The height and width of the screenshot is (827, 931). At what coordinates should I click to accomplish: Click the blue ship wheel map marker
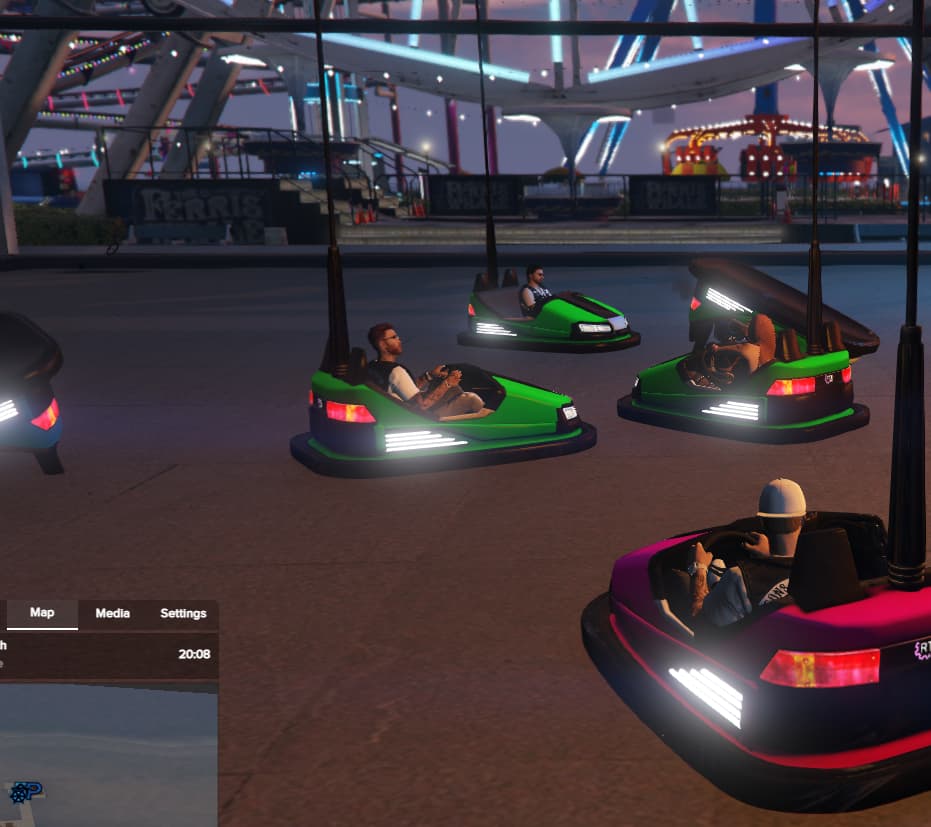[x=17, y=794]
